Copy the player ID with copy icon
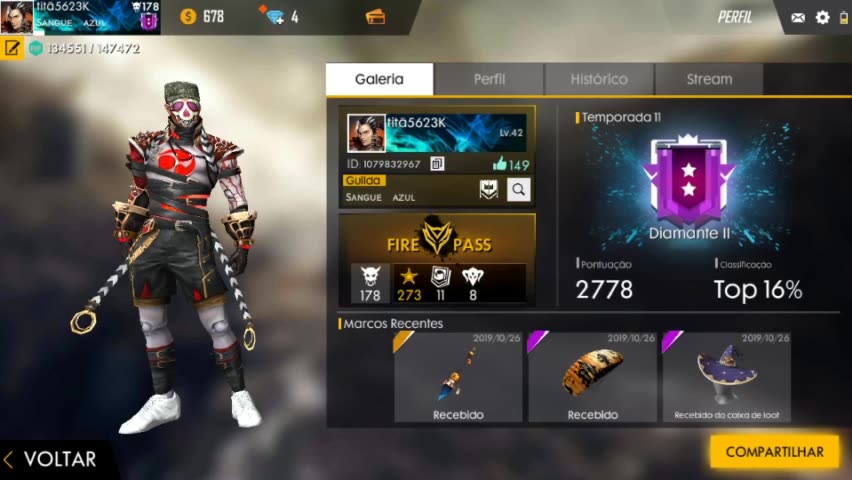Viewport: 852px width, 480px height. (437, 164)
